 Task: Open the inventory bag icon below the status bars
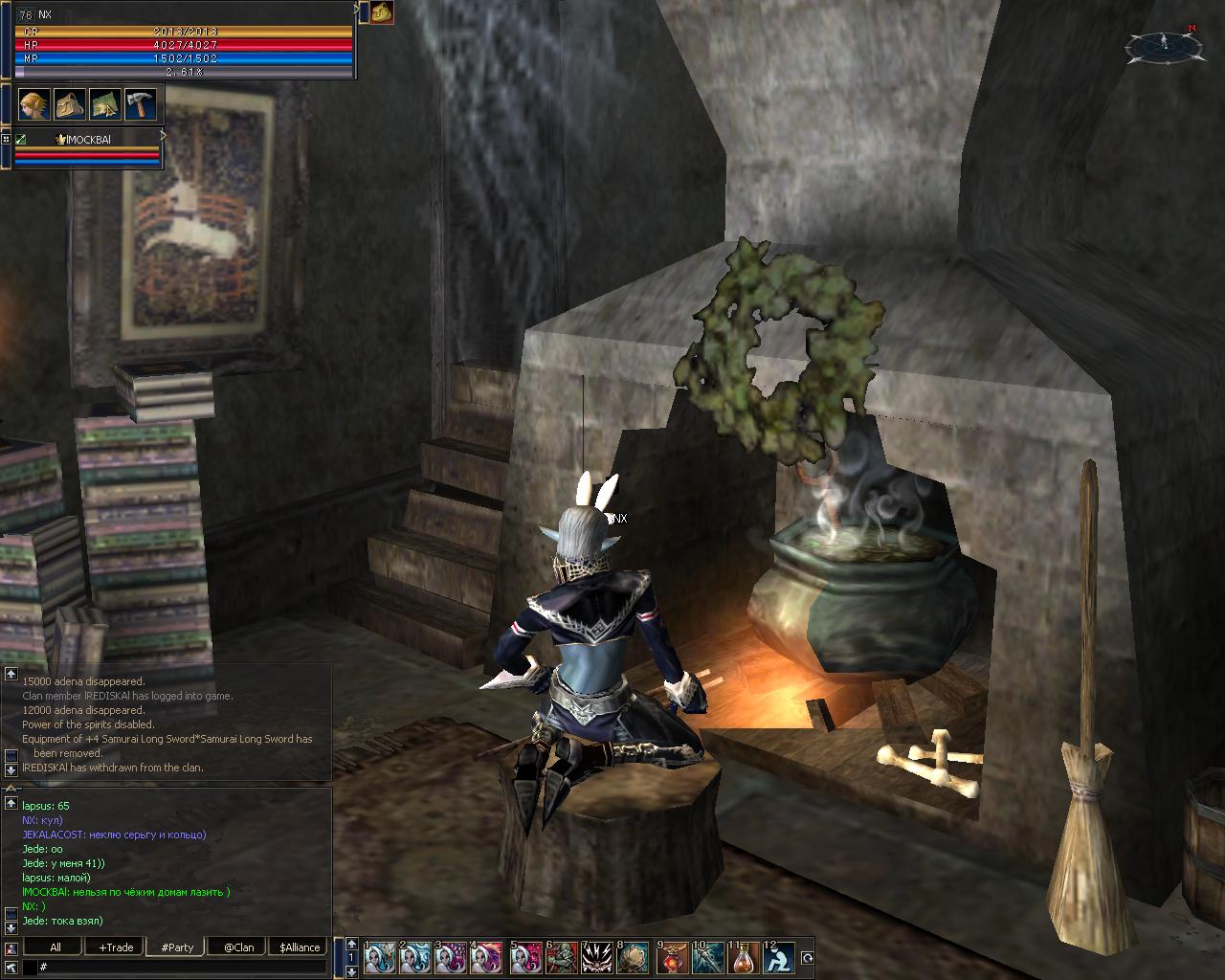point(70,103)
